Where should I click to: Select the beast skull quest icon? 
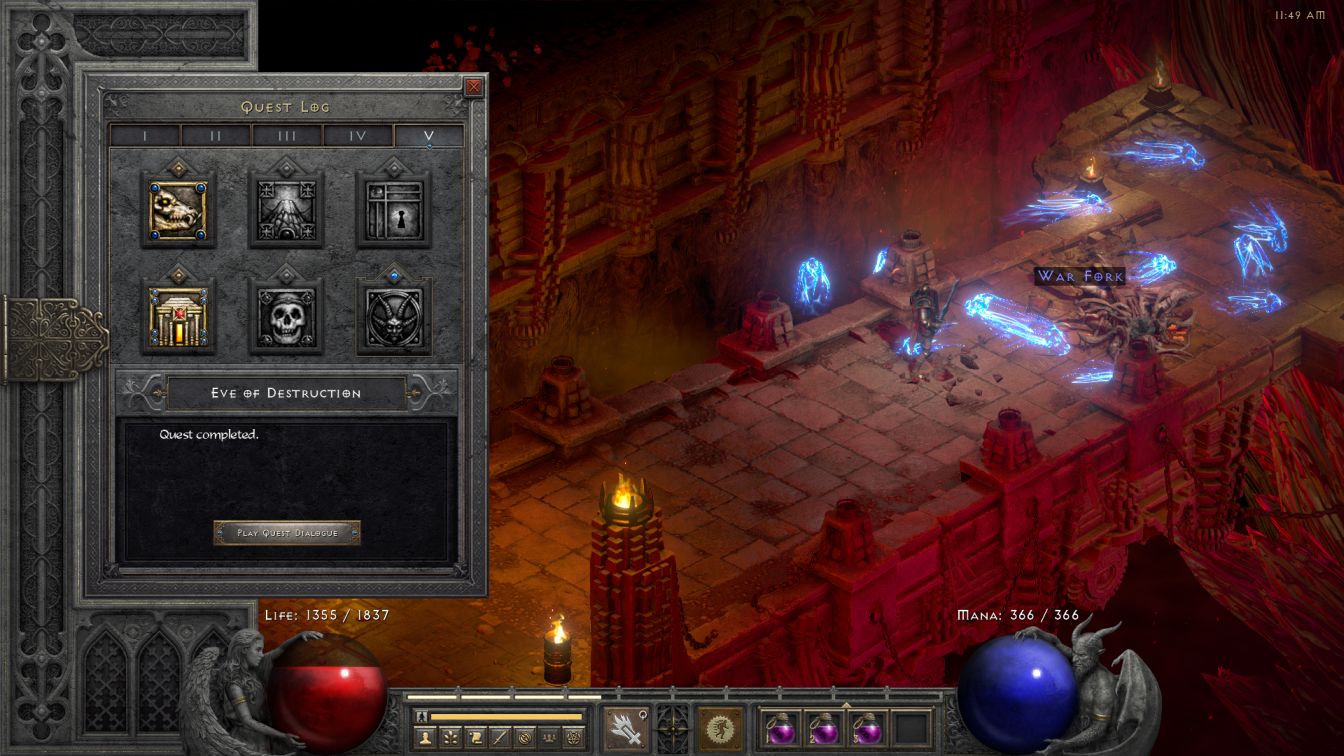tap(178, 210)
